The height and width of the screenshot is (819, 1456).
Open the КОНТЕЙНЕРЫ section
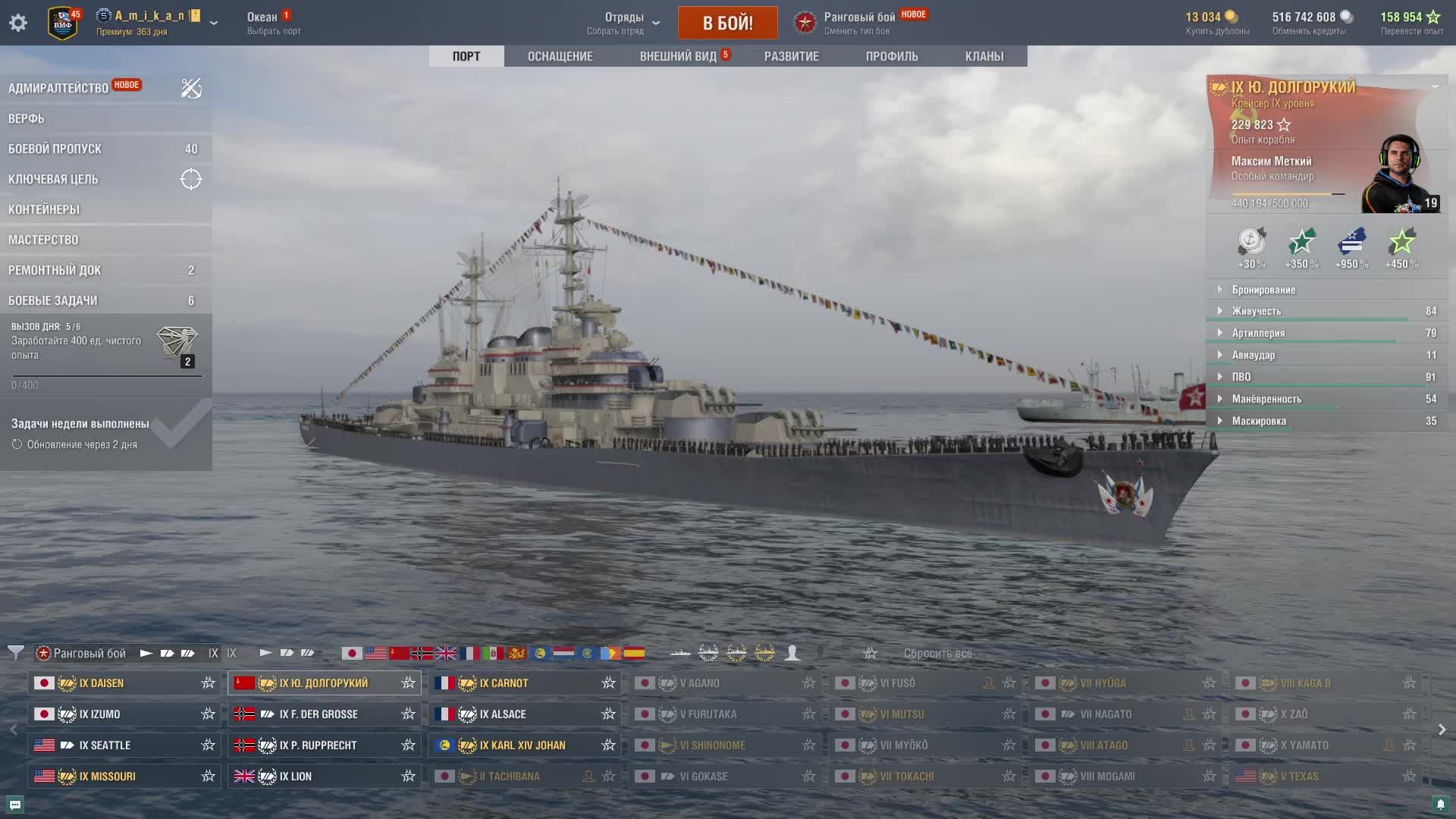(44, 209)
